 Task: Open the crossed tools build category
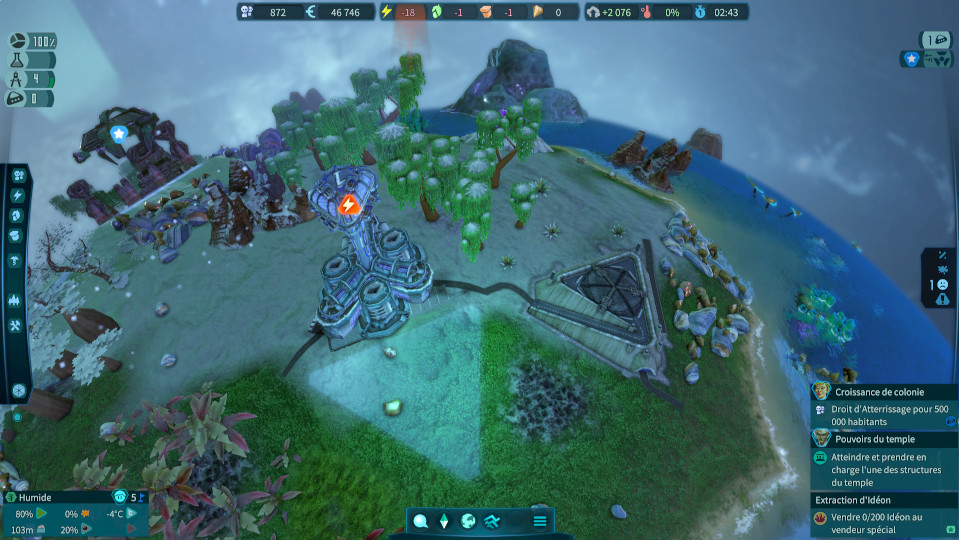18,326
